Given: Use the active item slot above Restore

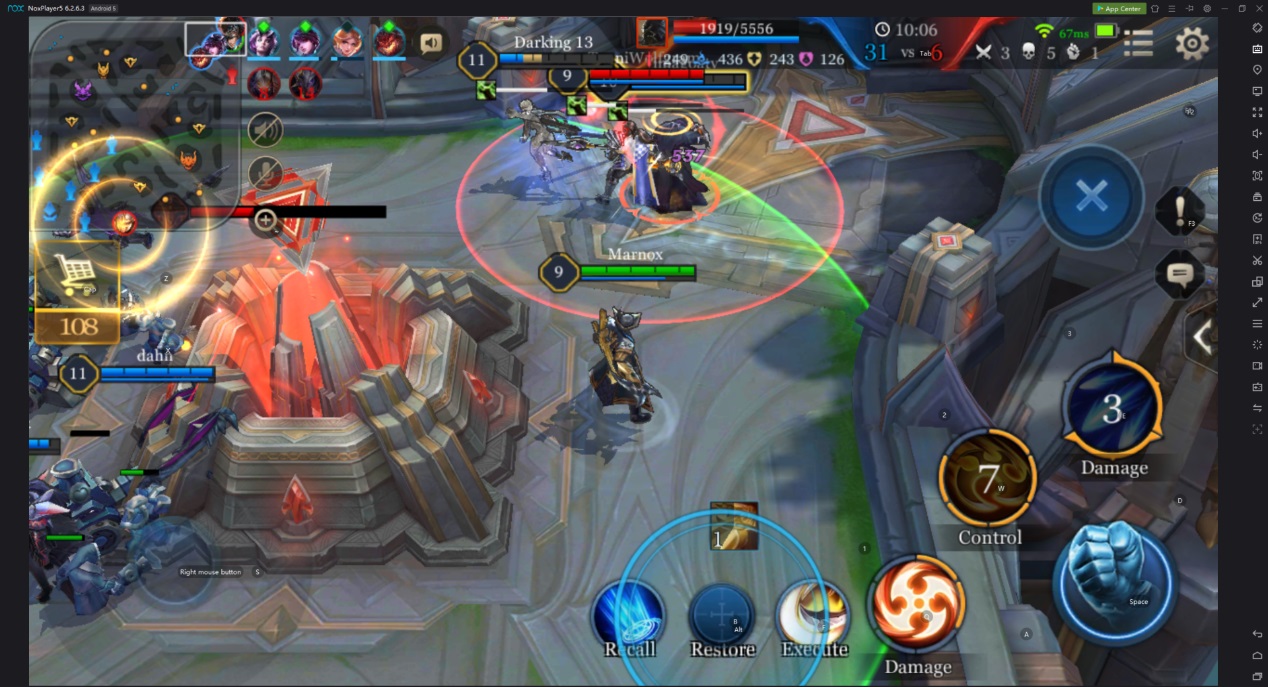Looking at the screenshot, I should pos(733,526).
